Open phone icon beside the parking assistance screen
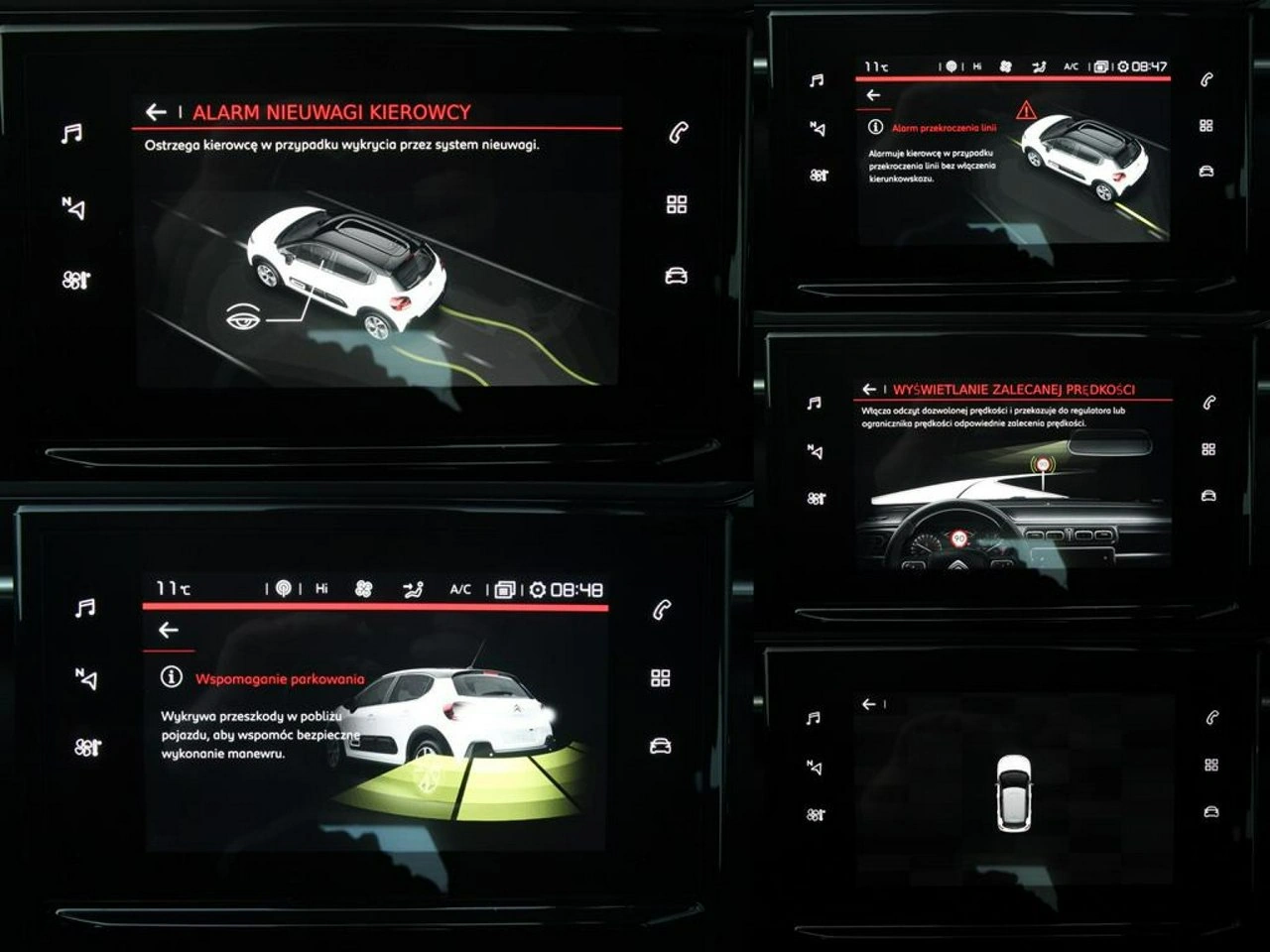 pyautogui.click(x=662, y=610)
